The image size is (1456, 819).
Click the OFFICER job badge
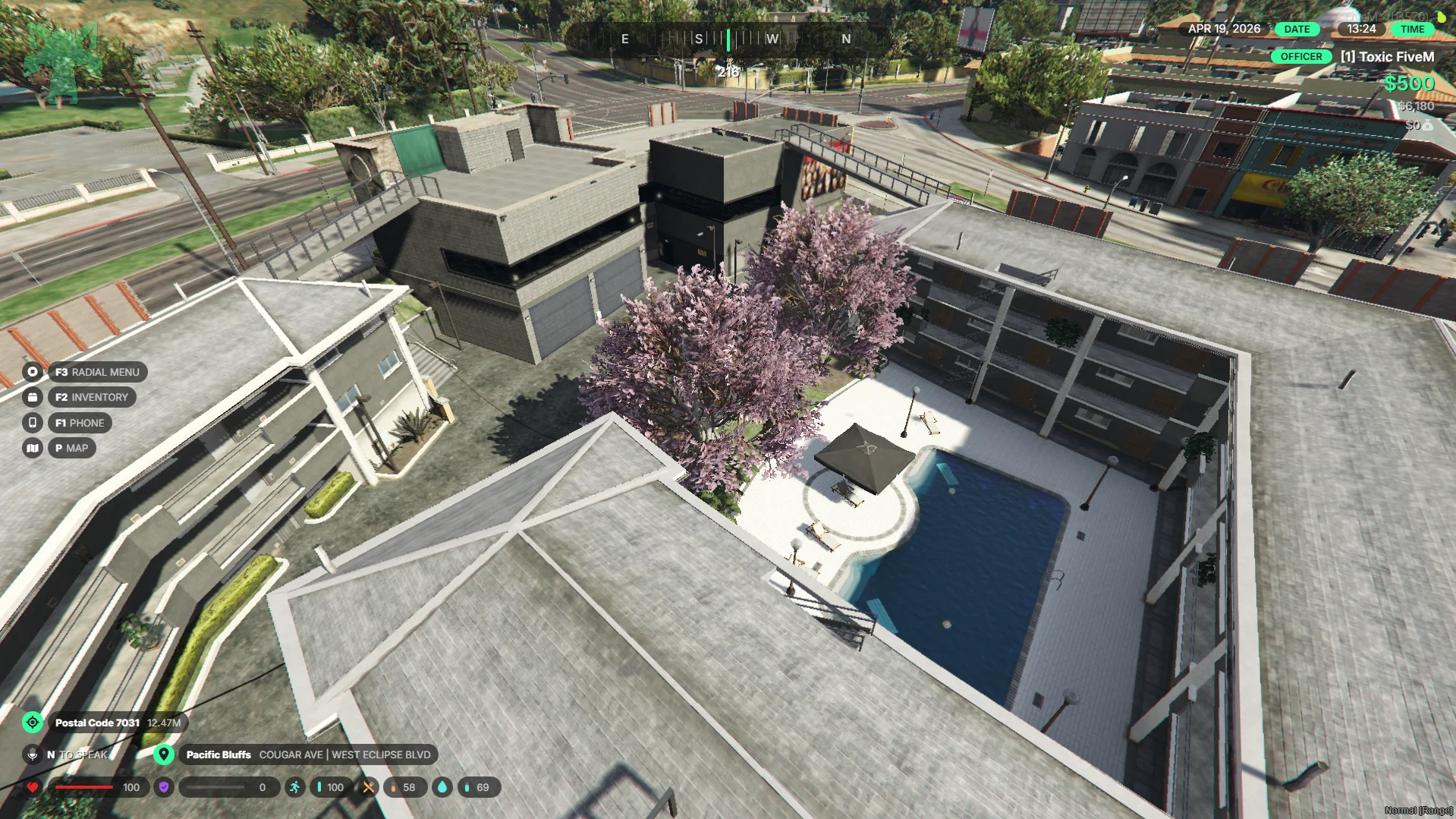(1300, 57)
